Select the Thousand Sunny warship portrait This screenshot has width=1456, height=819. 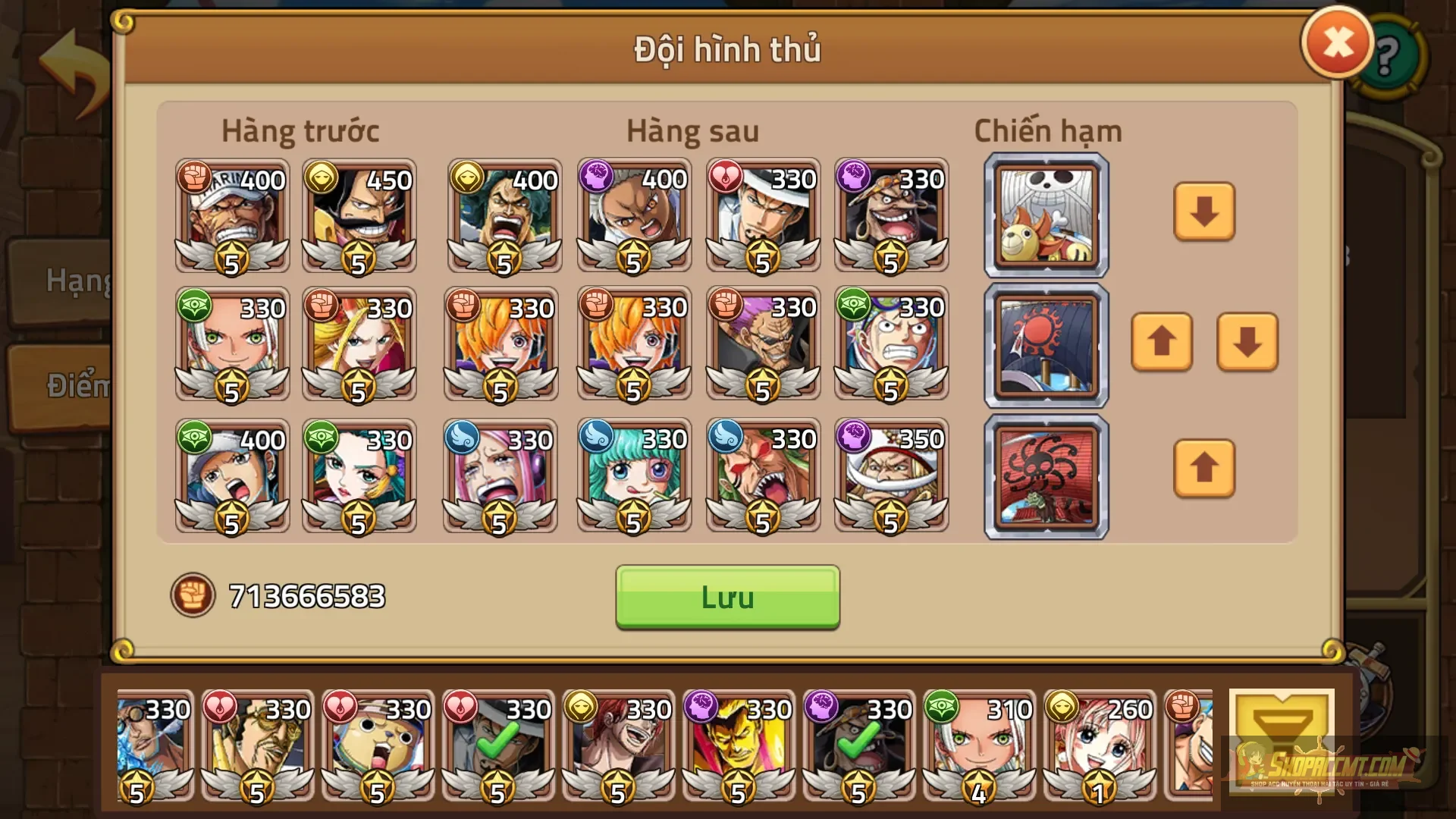point(1046,213)
